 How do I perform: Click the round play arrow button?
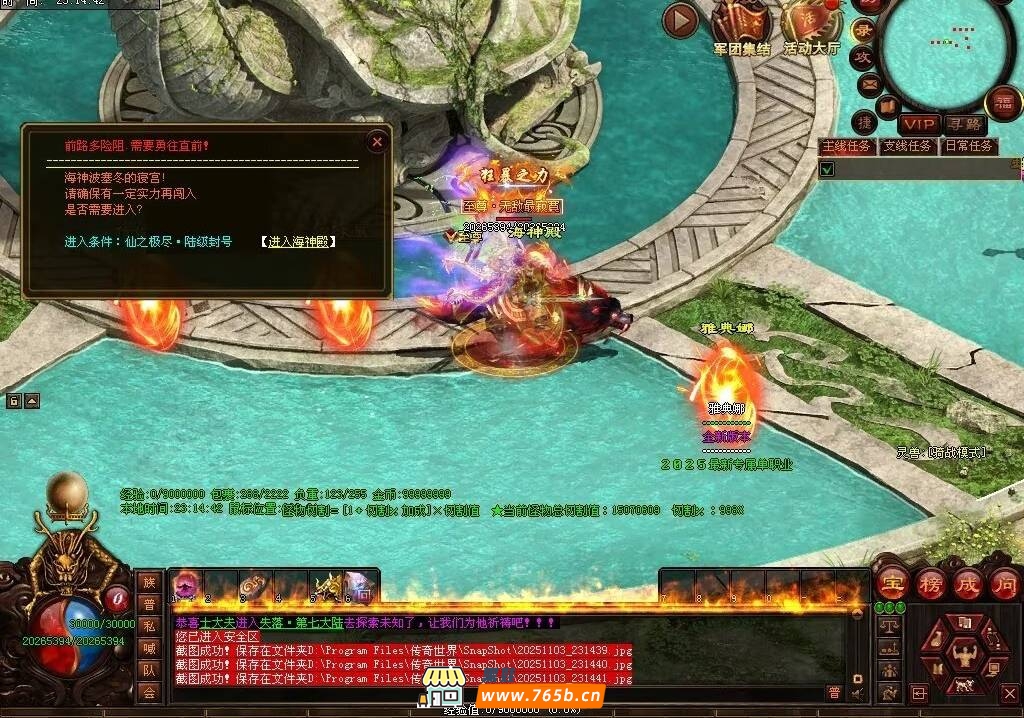(x=681, y=19)
